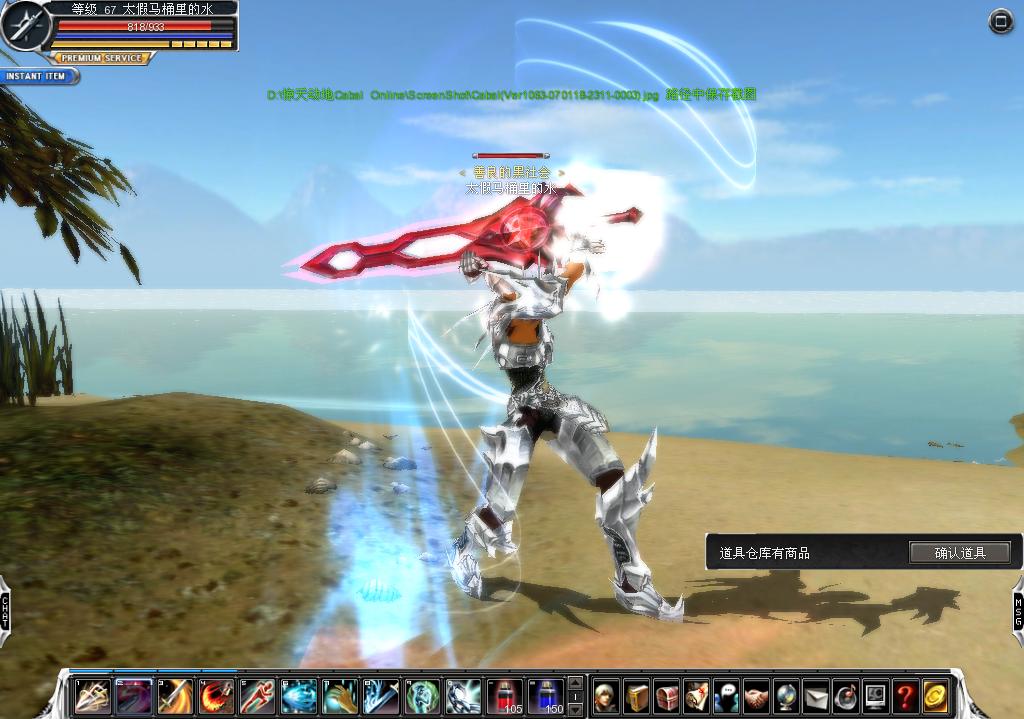Image resolution: width=1024 pixels, height=719 pixels.
Task: Open the mail envelope icon
Action: coord(816,696)
